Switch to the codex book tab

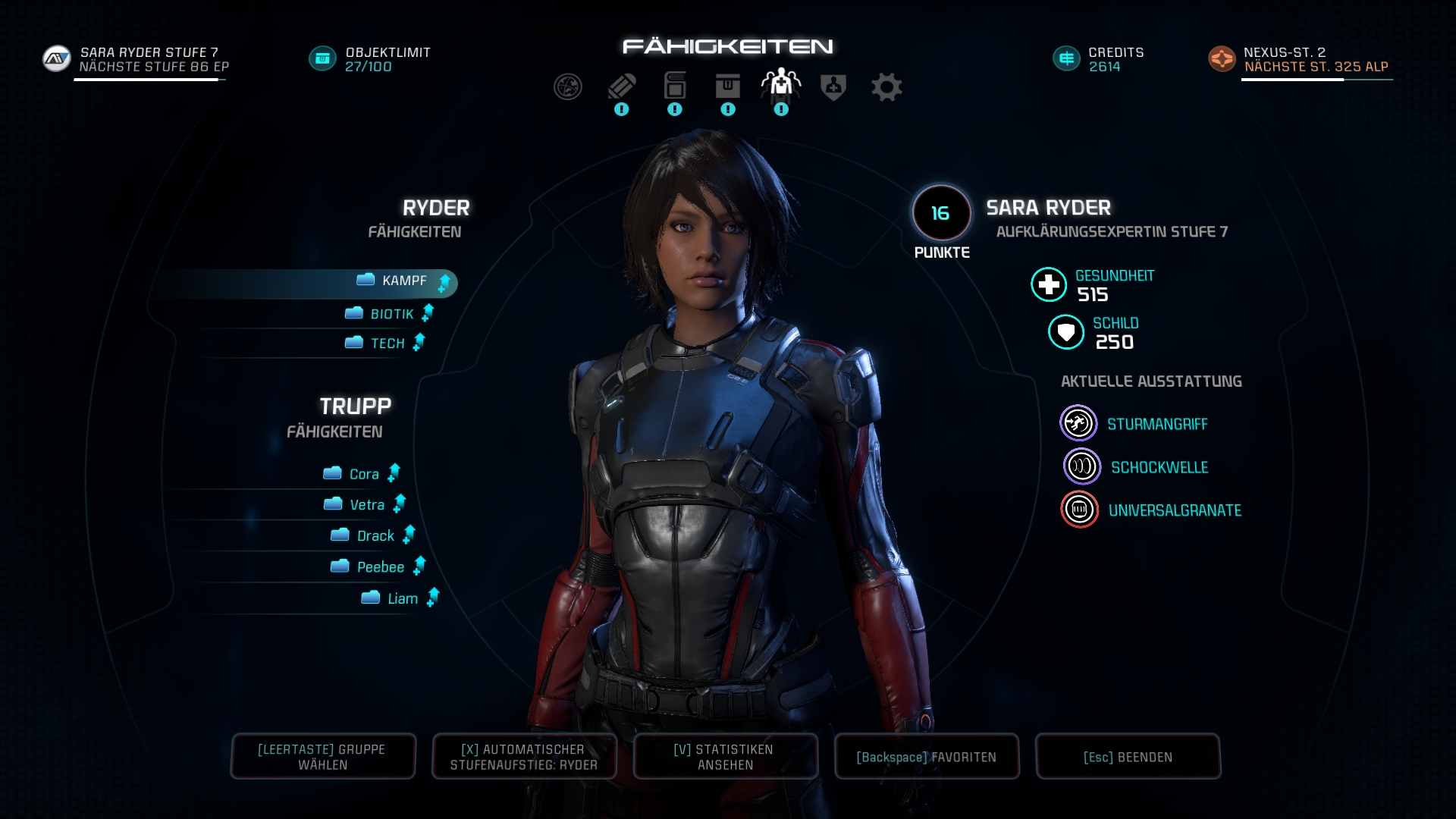[674, 86]
